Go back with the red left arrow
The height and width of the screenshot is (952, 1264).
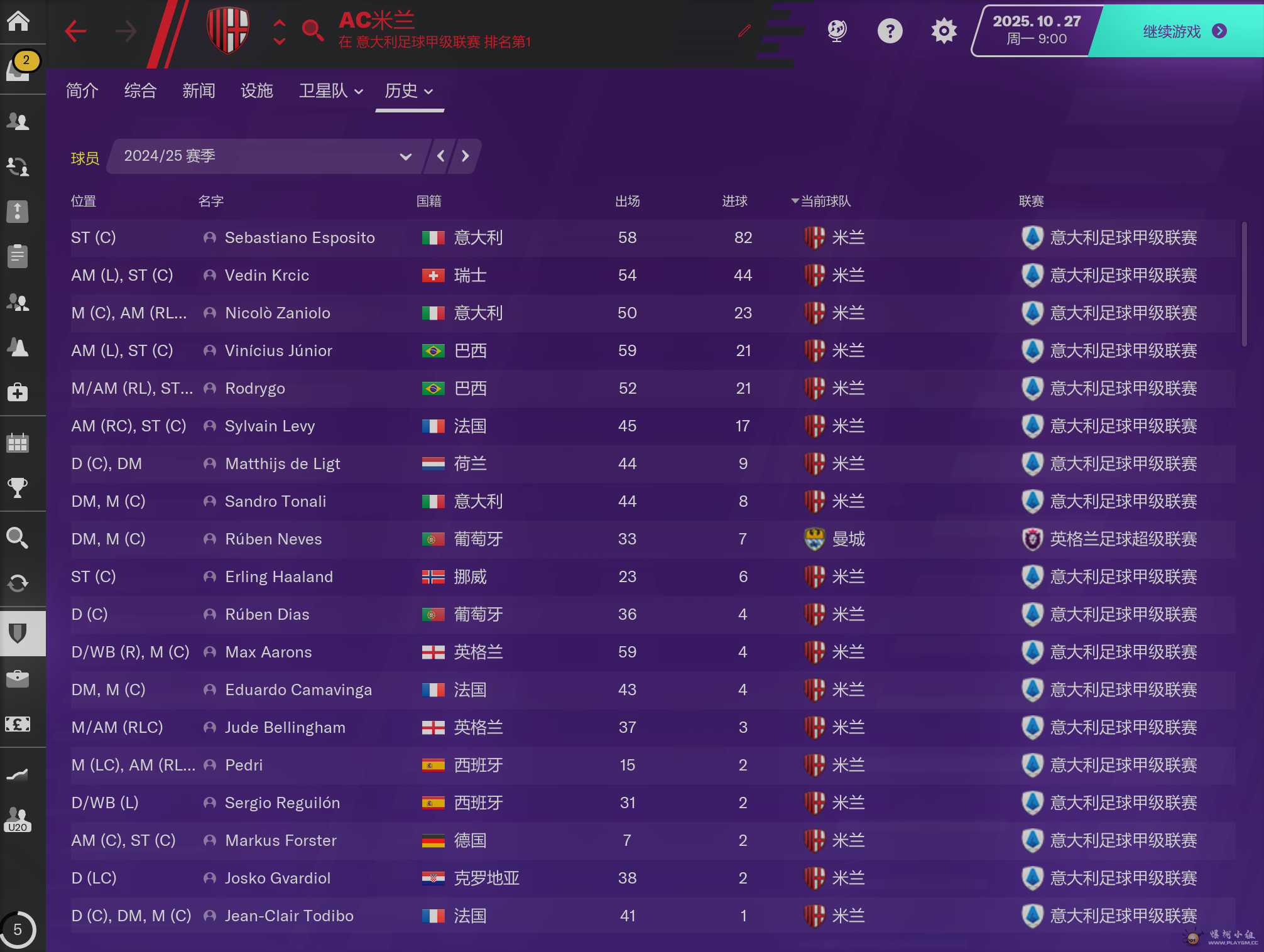click(x=76, y=31)
